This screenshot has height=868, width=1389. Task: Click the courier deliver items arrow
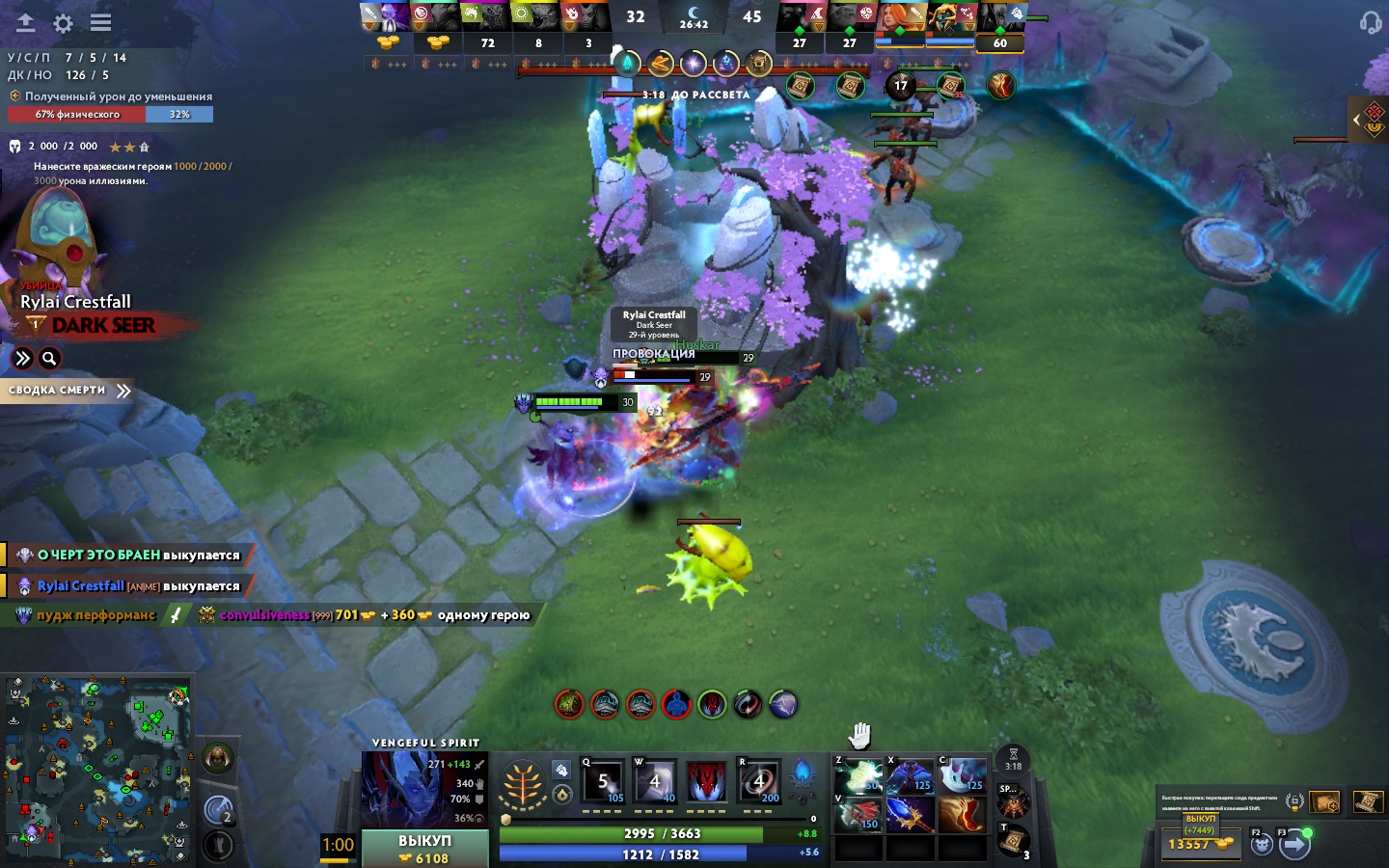(x=1294, y=845)
